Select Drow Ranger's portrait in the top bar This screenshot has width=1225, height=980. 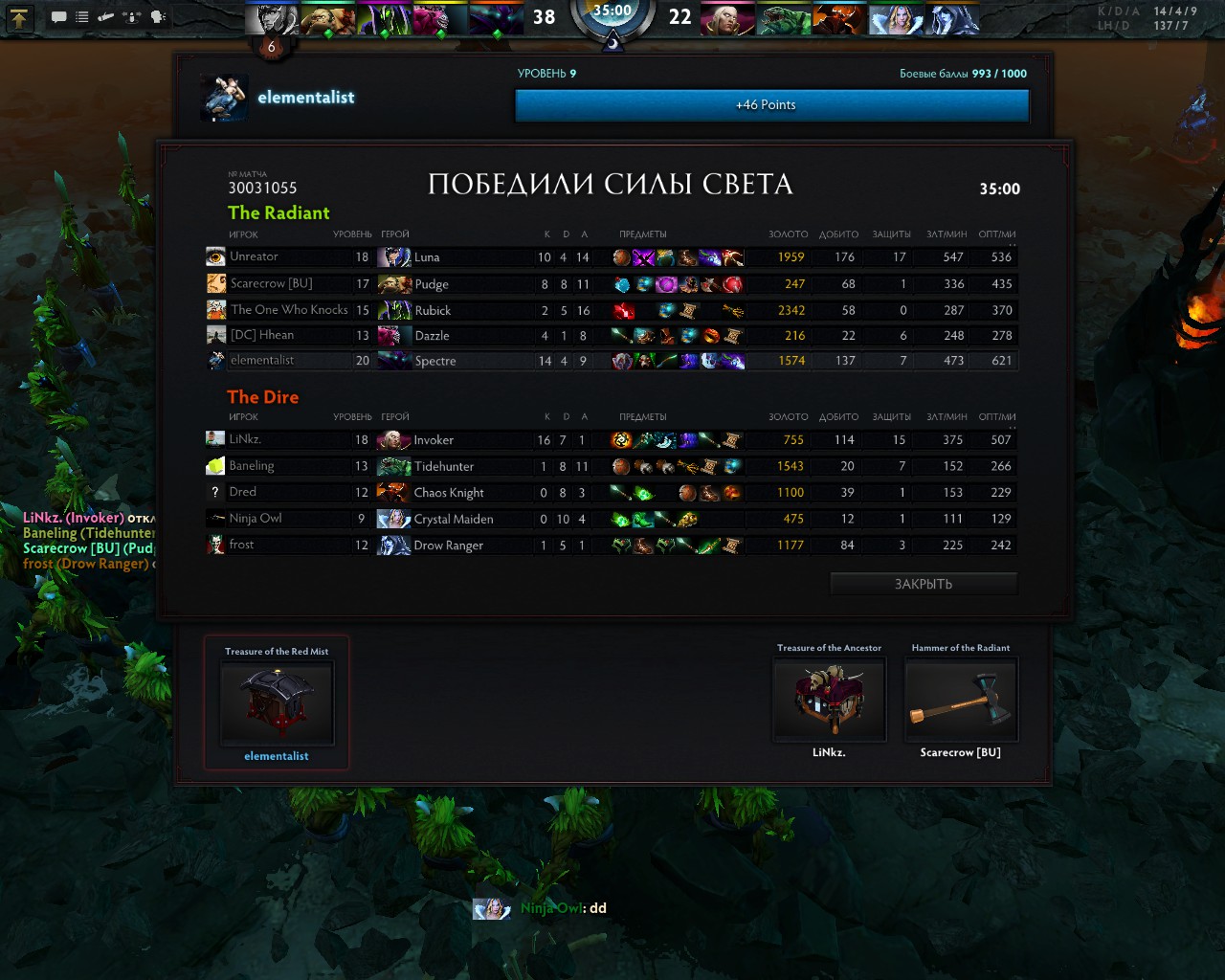coord(952,19)
